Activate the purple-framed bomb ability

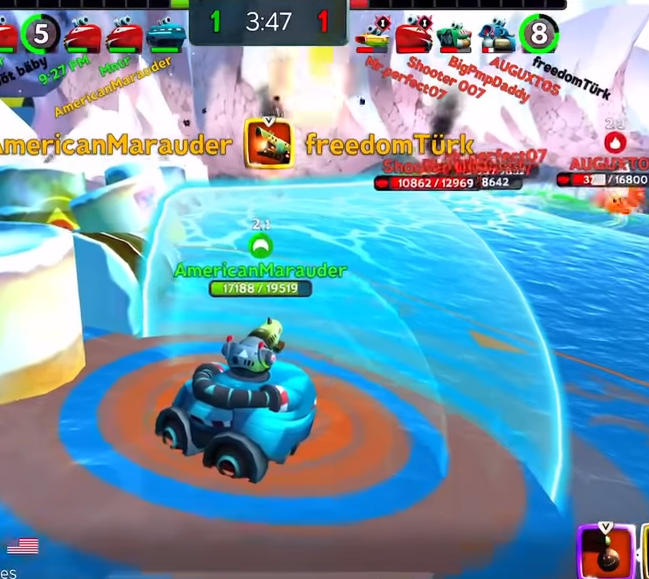(606, 551)
